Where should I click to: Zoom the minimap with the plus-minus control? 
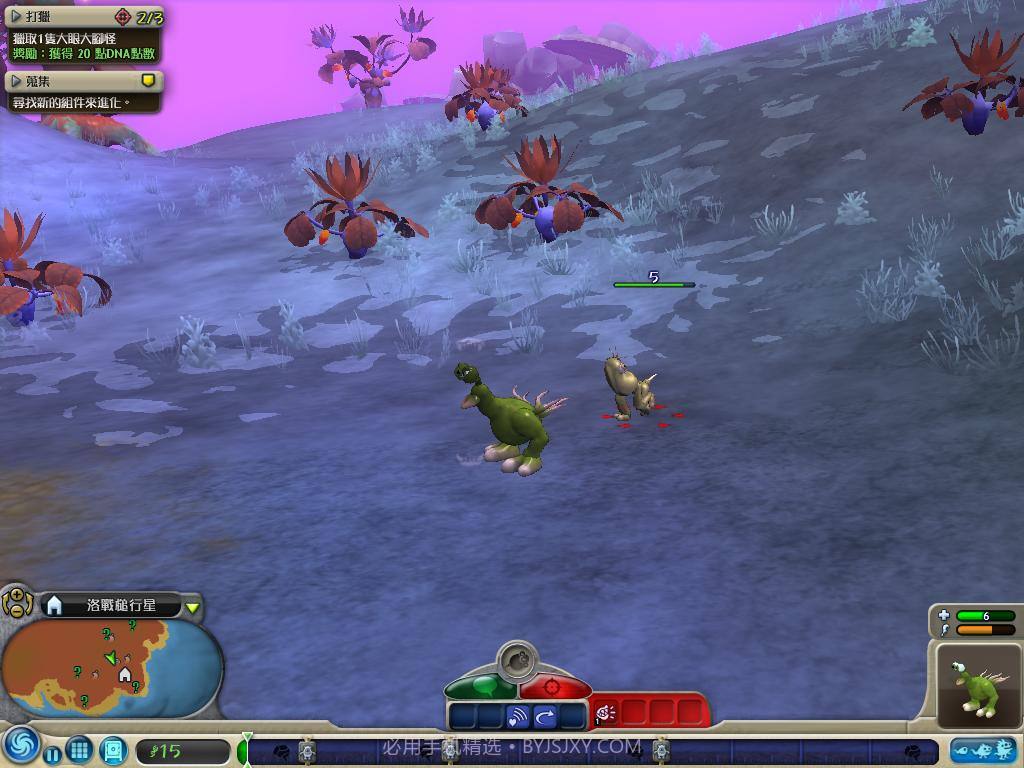17,602
